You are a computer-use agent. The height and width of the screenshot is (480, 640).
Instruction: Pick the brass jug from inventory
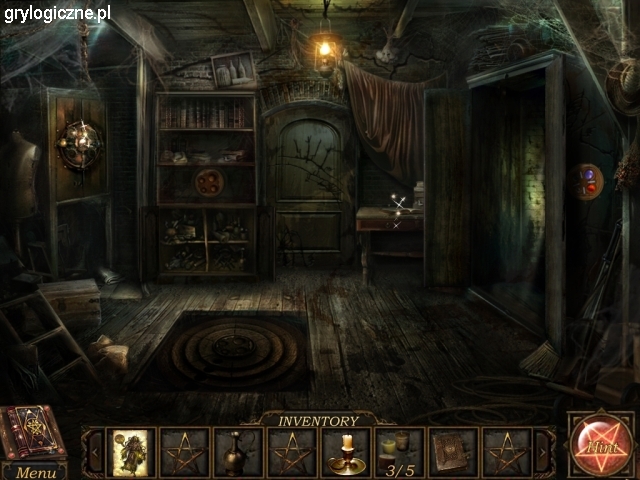pyautogui.click(x=238, y=453)
